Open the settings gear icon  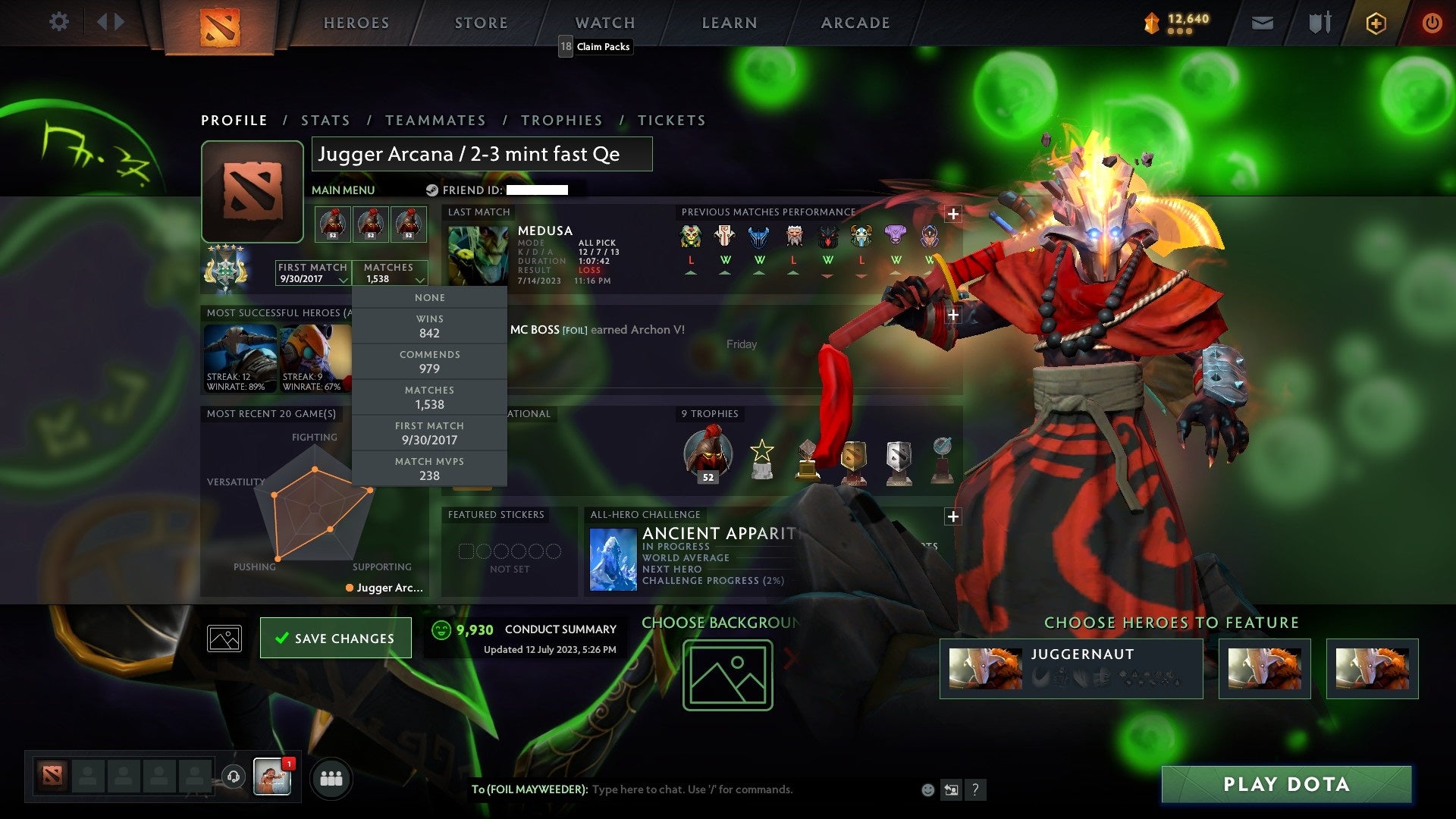[x=58, y=21]
